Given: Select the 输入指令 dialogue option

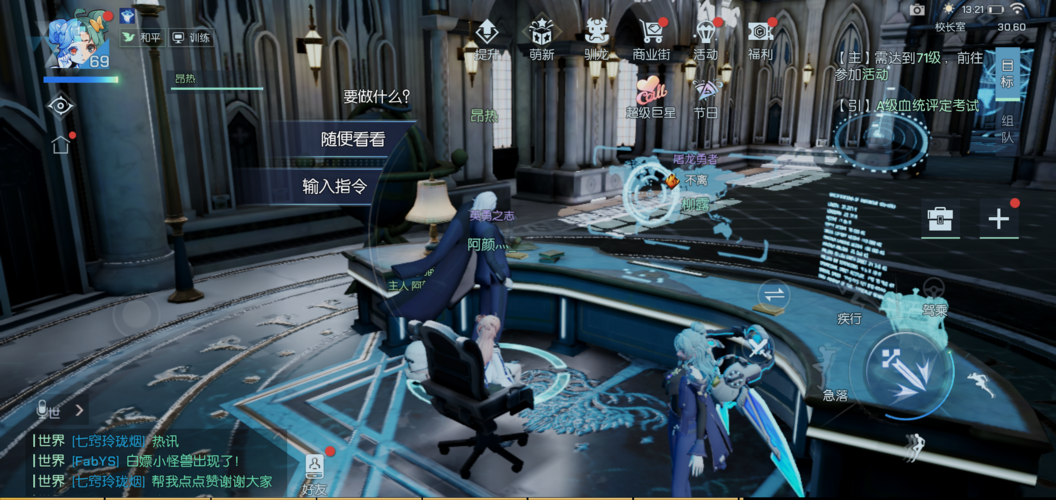Looking at the screenshot, I should [x=334, y=186].
